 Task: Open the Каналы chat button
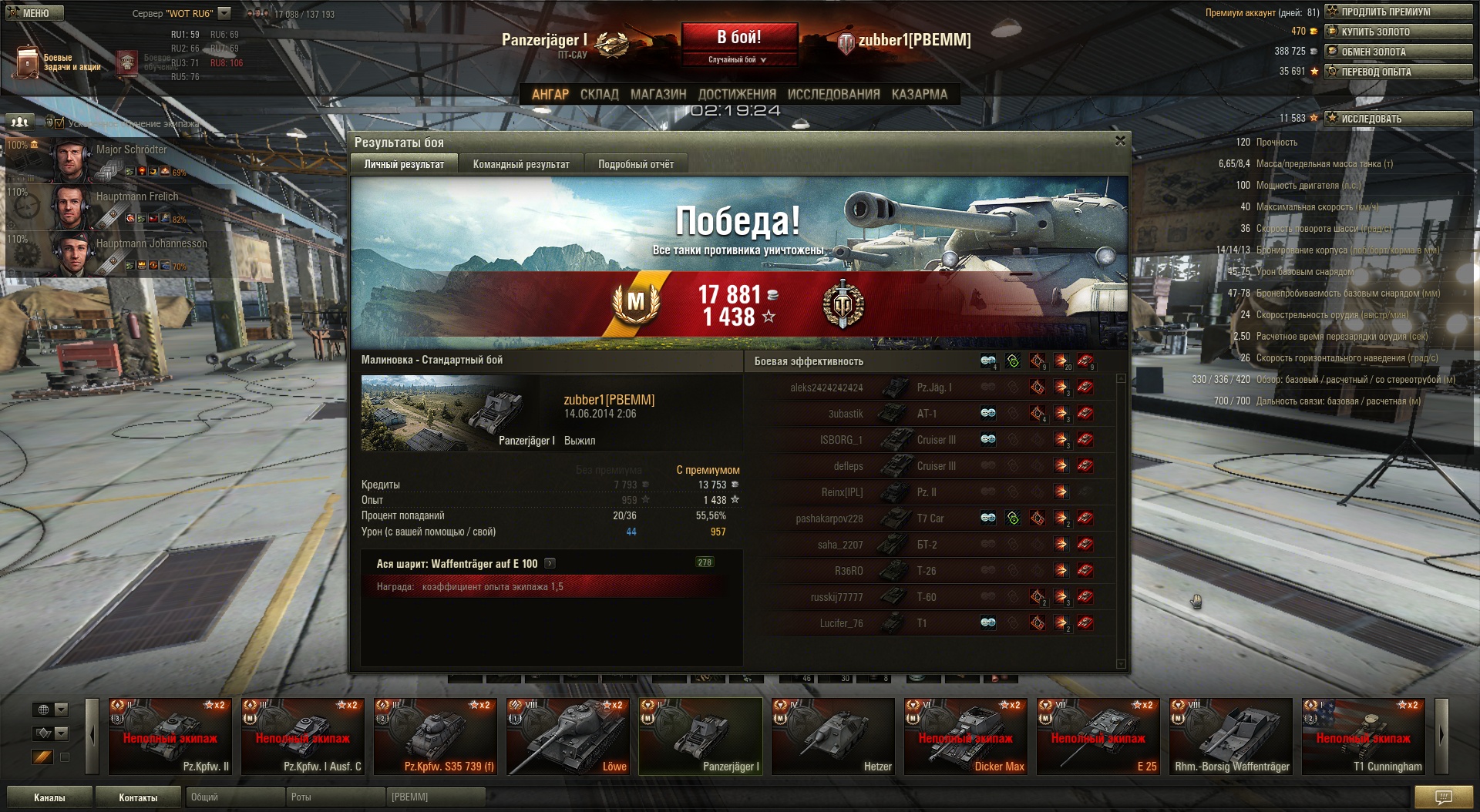pyautogui.click(x=49, y=797)
